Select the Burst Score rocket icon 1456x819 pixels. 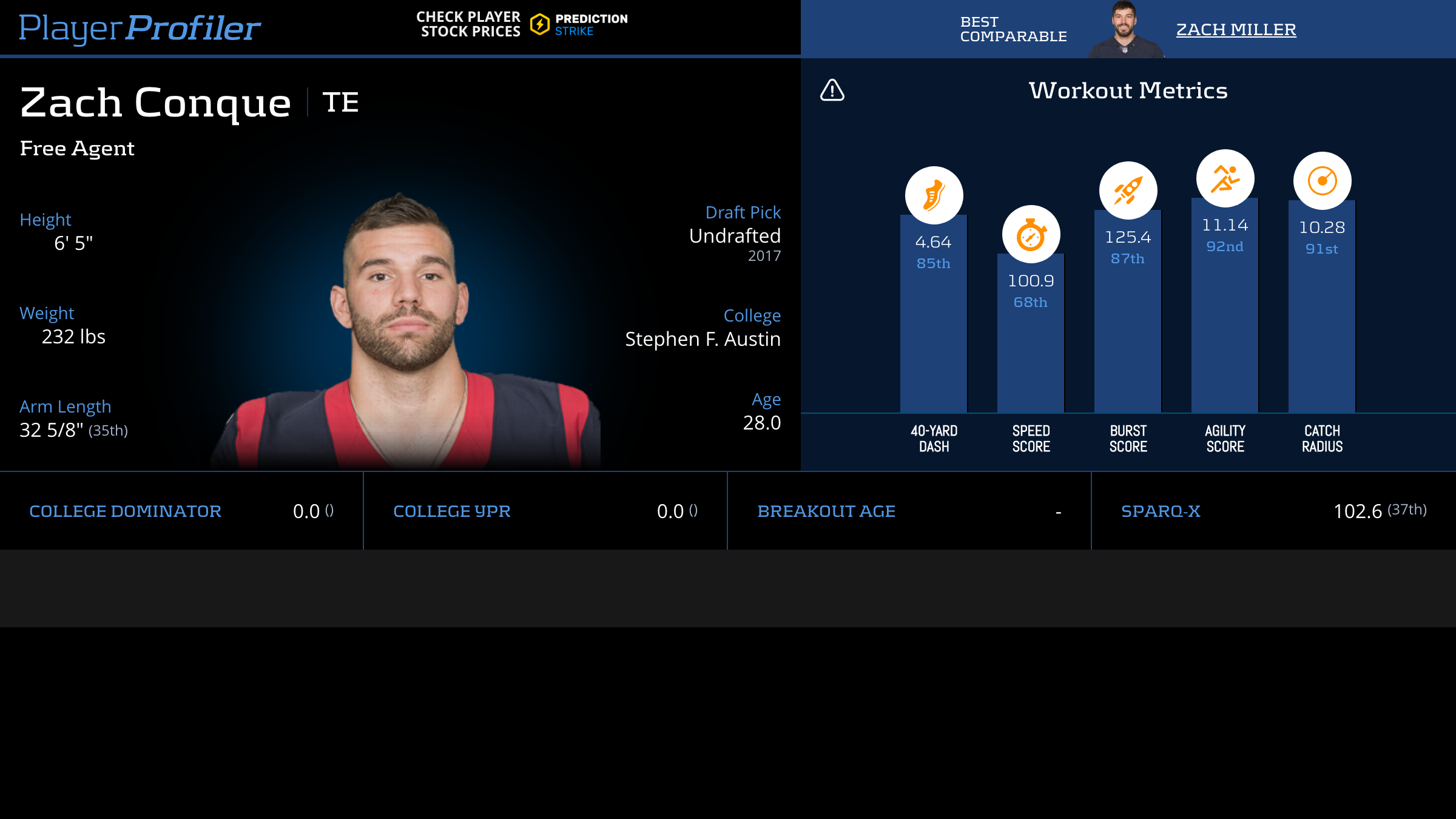point(1128,190)
